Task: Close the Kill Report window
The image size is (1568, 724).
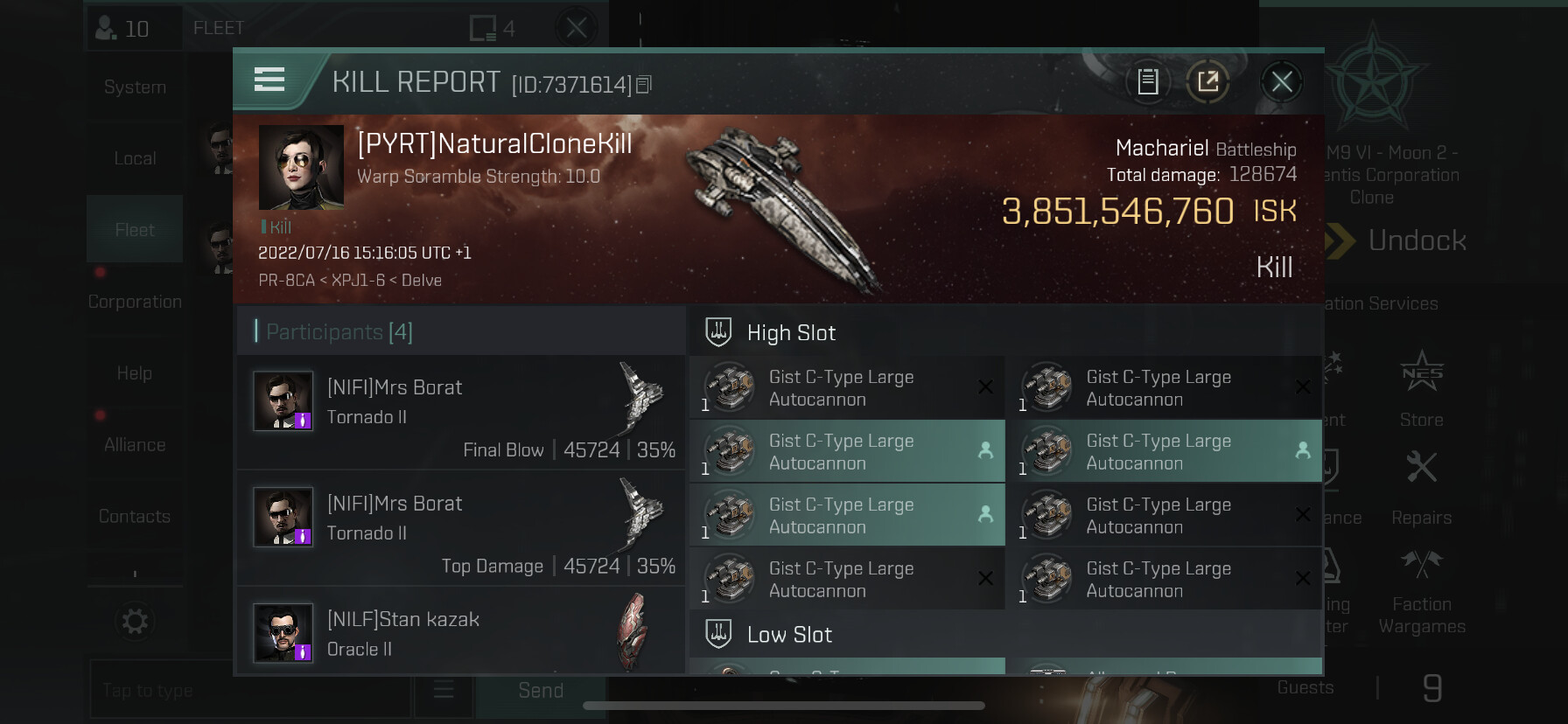Action: [1282, 82]
